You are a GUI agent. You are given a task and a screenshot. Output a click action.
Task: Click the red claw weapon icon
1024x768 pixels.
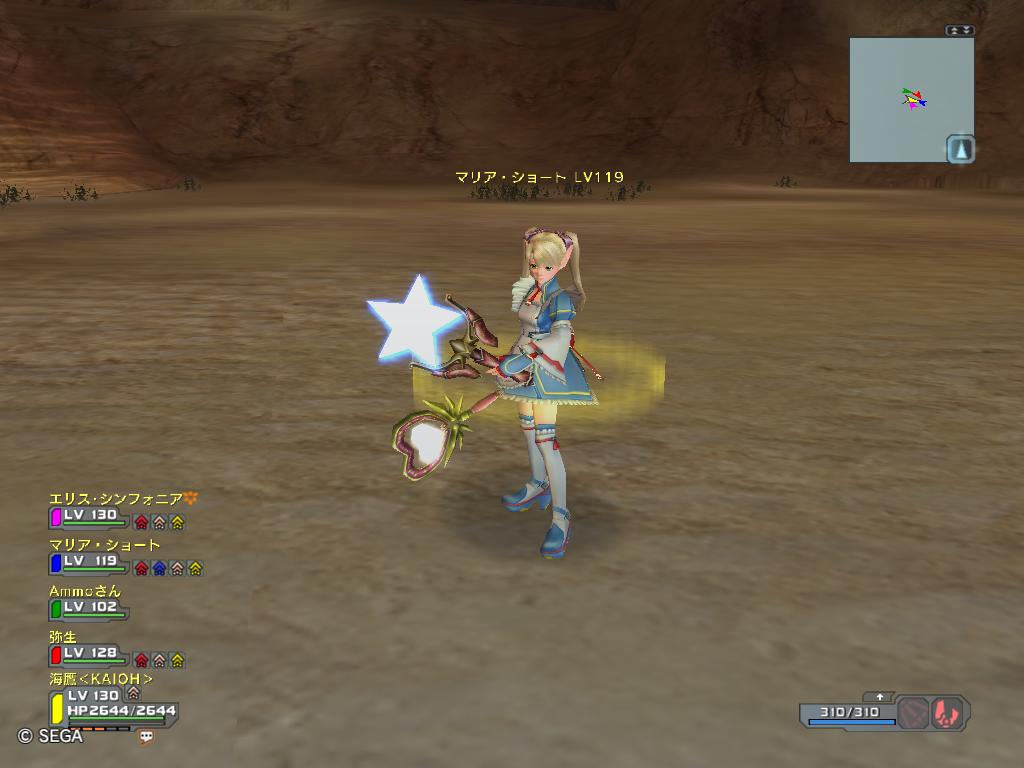coord(947,713)
